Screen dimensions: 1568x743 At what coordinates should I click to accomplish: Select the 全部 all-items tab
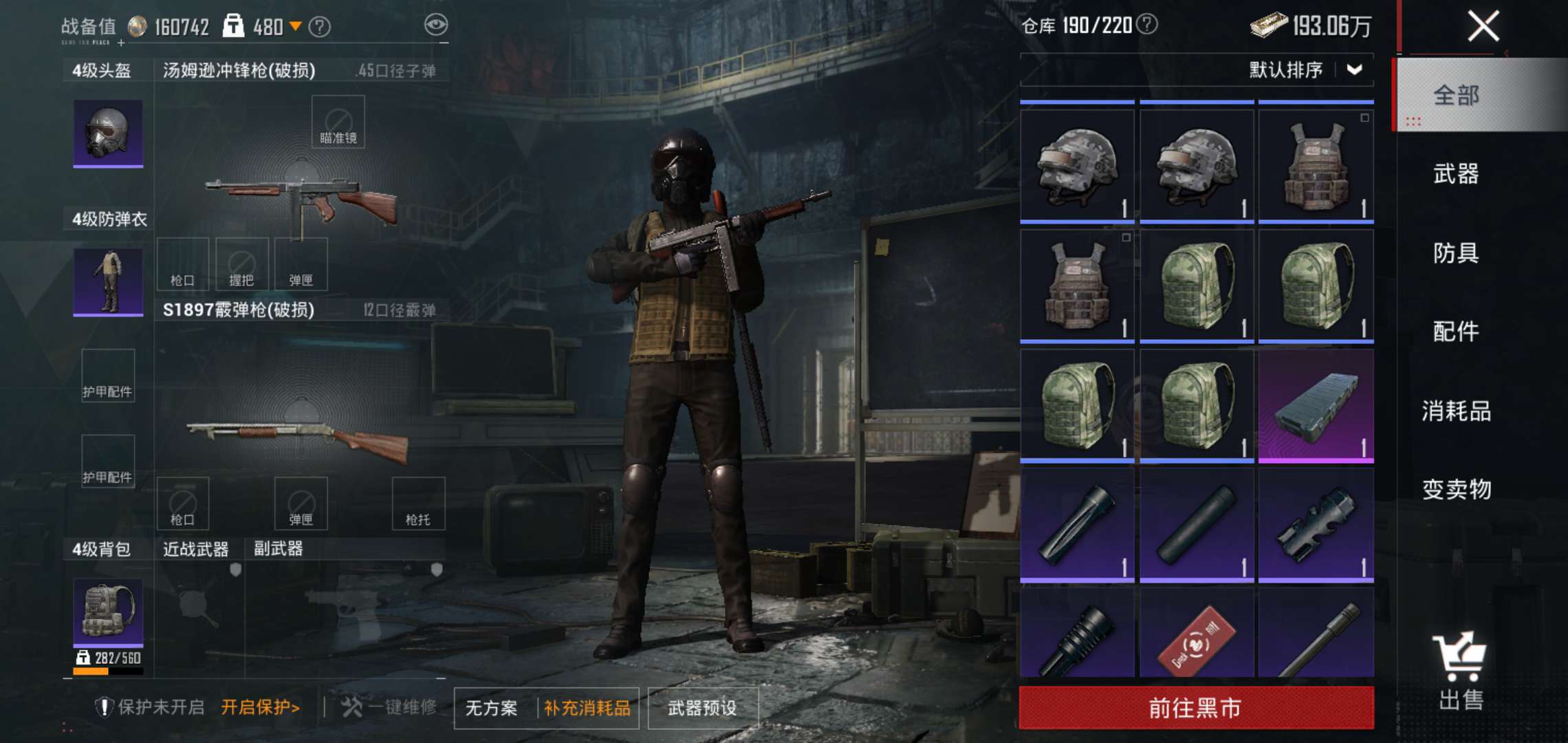coord(1456,95)
